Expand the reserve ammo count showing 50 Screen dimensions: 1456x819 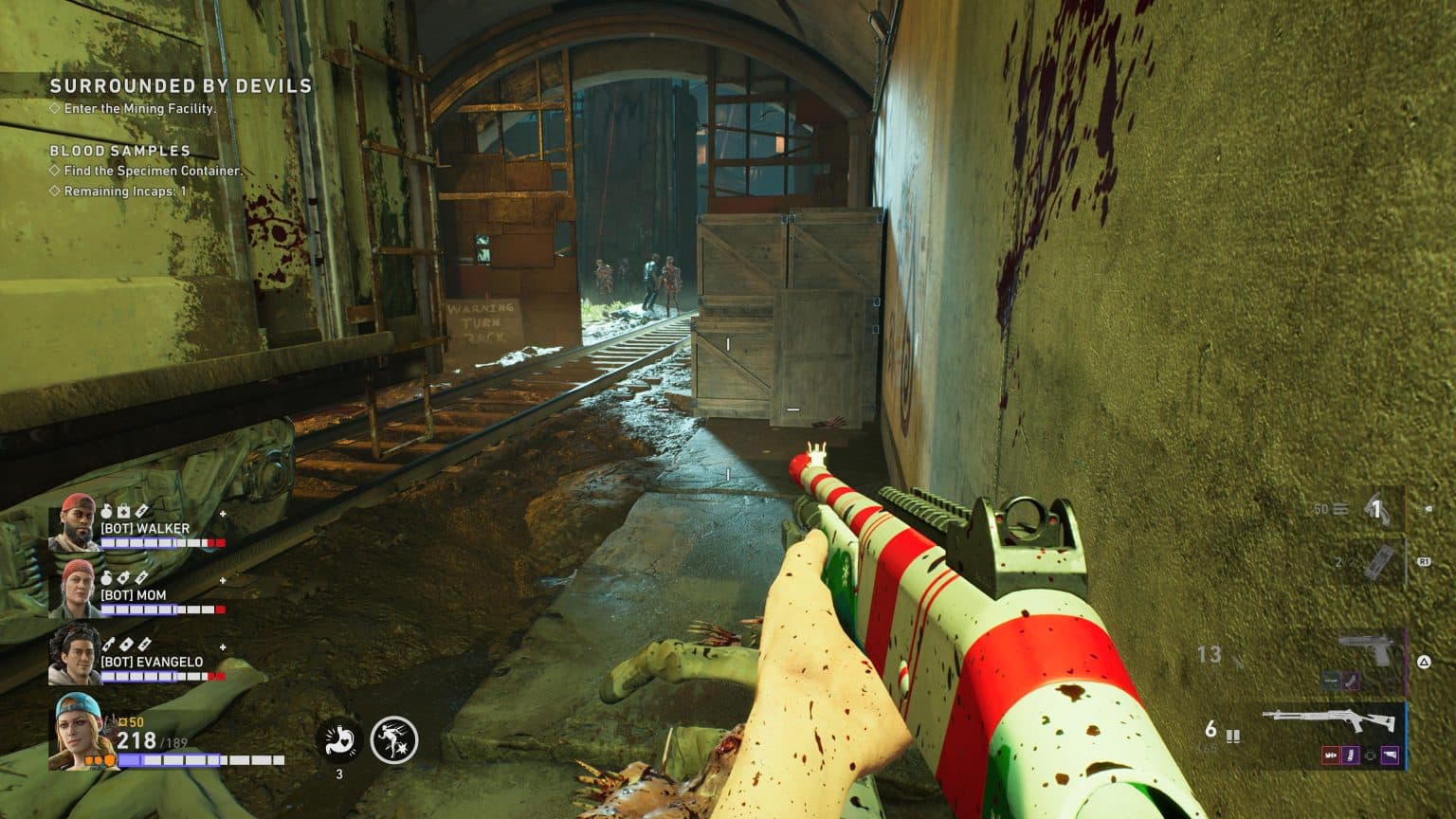[1319, 508]
